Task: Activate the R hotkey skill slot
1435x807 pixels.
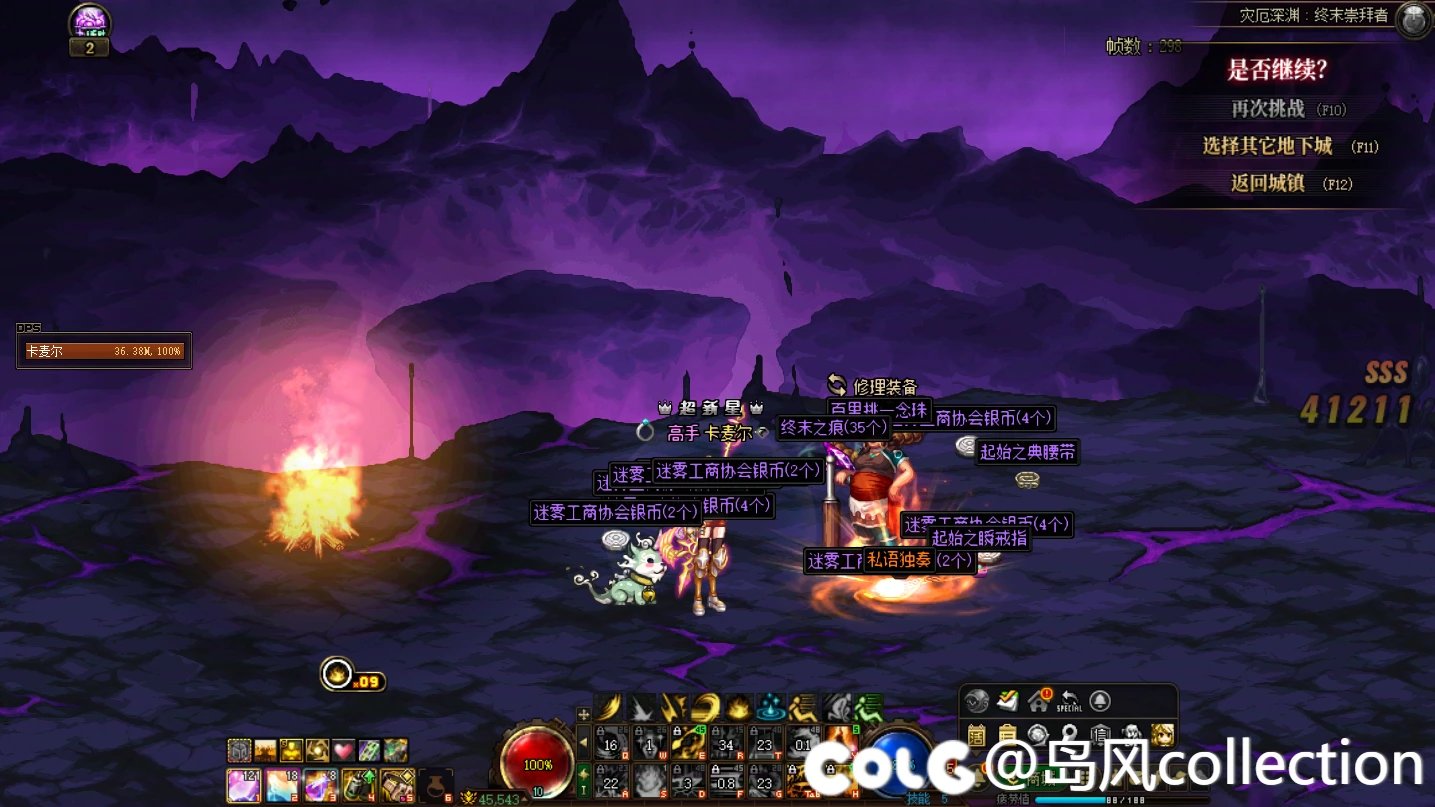Action: click(728, 744)
